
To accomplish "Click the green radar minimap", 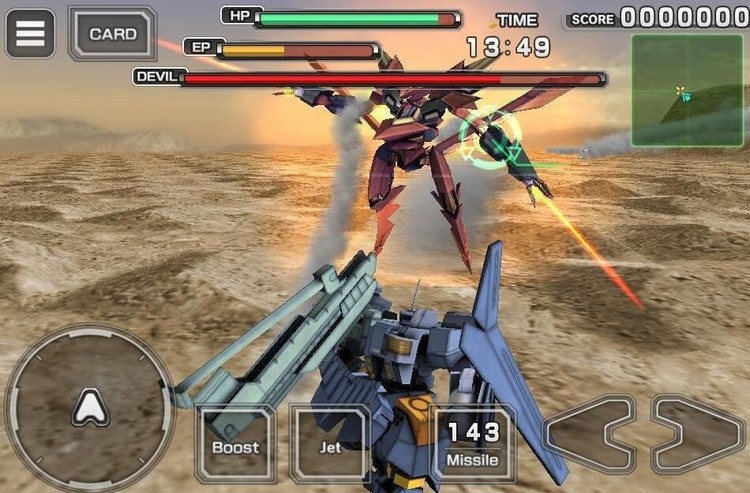I will pyautogui.click(x=686, y=90).
